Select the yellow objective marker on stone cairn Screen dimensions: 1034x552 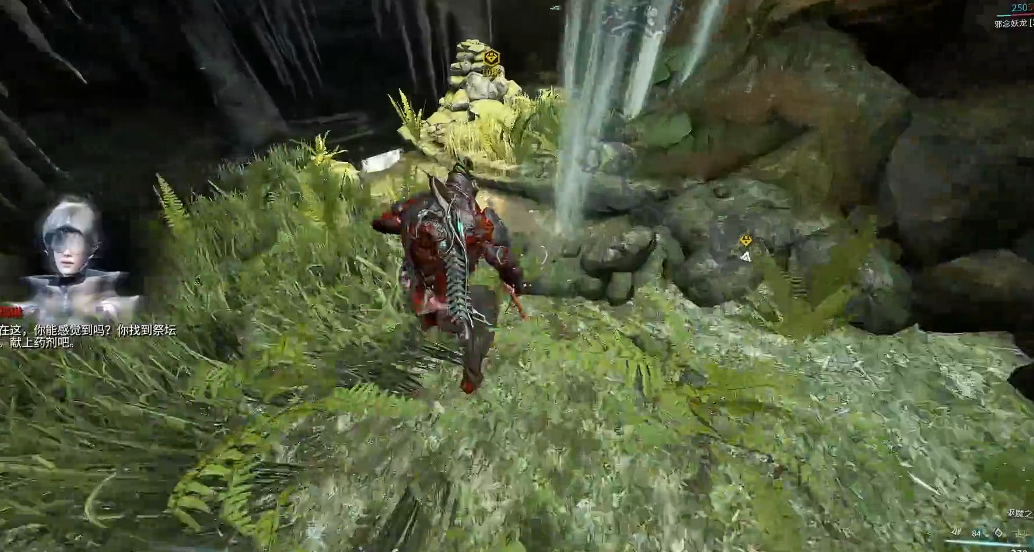point(490,57)
